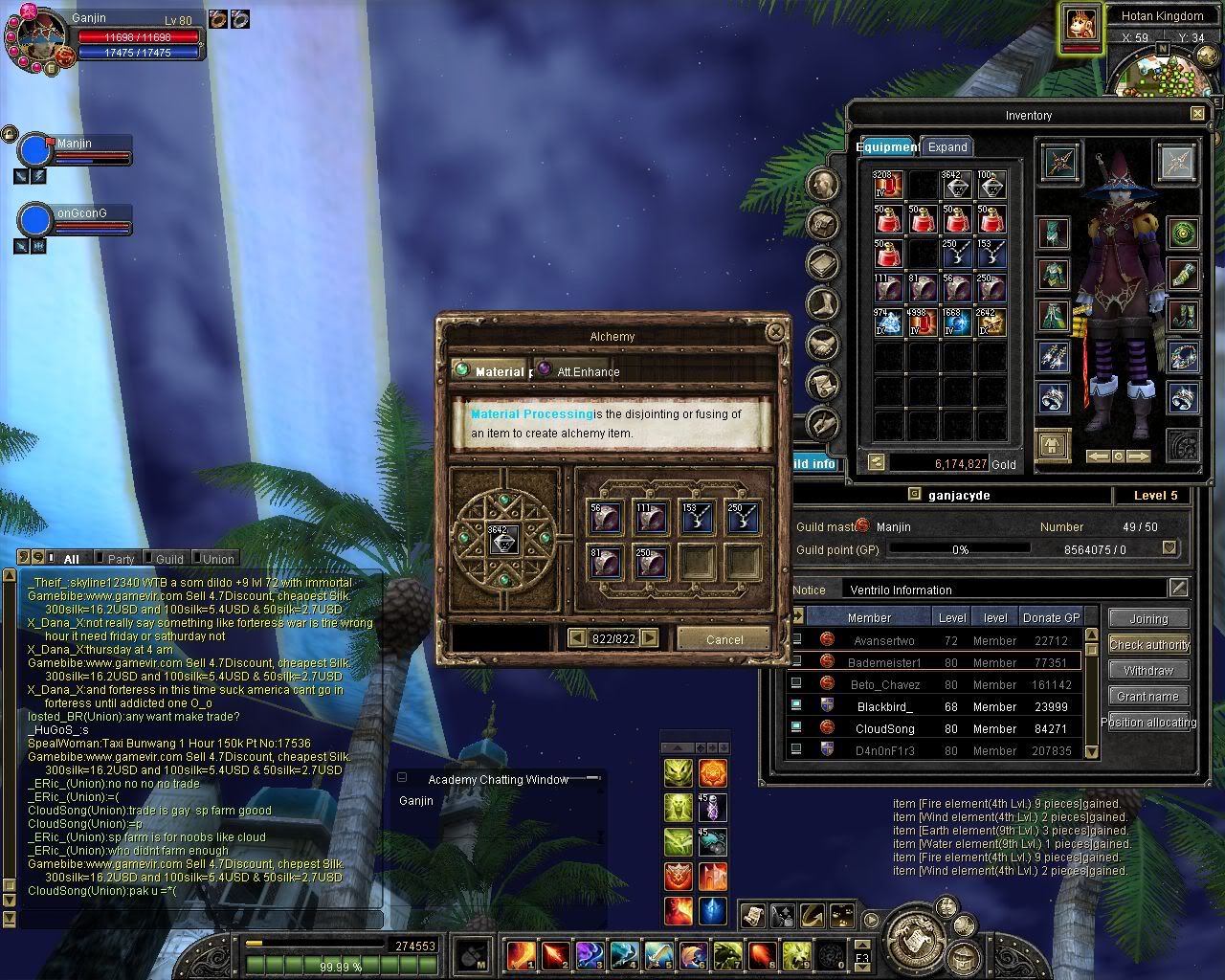Close the Inventory window
Viewport: 1225px width, 980px height.
click(x=1197, y=114)
